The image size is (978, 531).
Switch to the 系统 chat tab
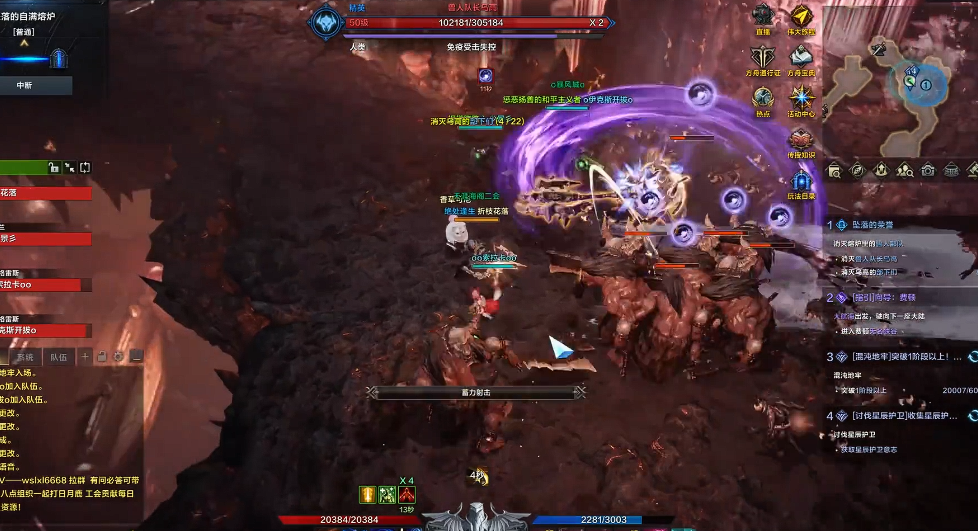click(x=25, y=356)
